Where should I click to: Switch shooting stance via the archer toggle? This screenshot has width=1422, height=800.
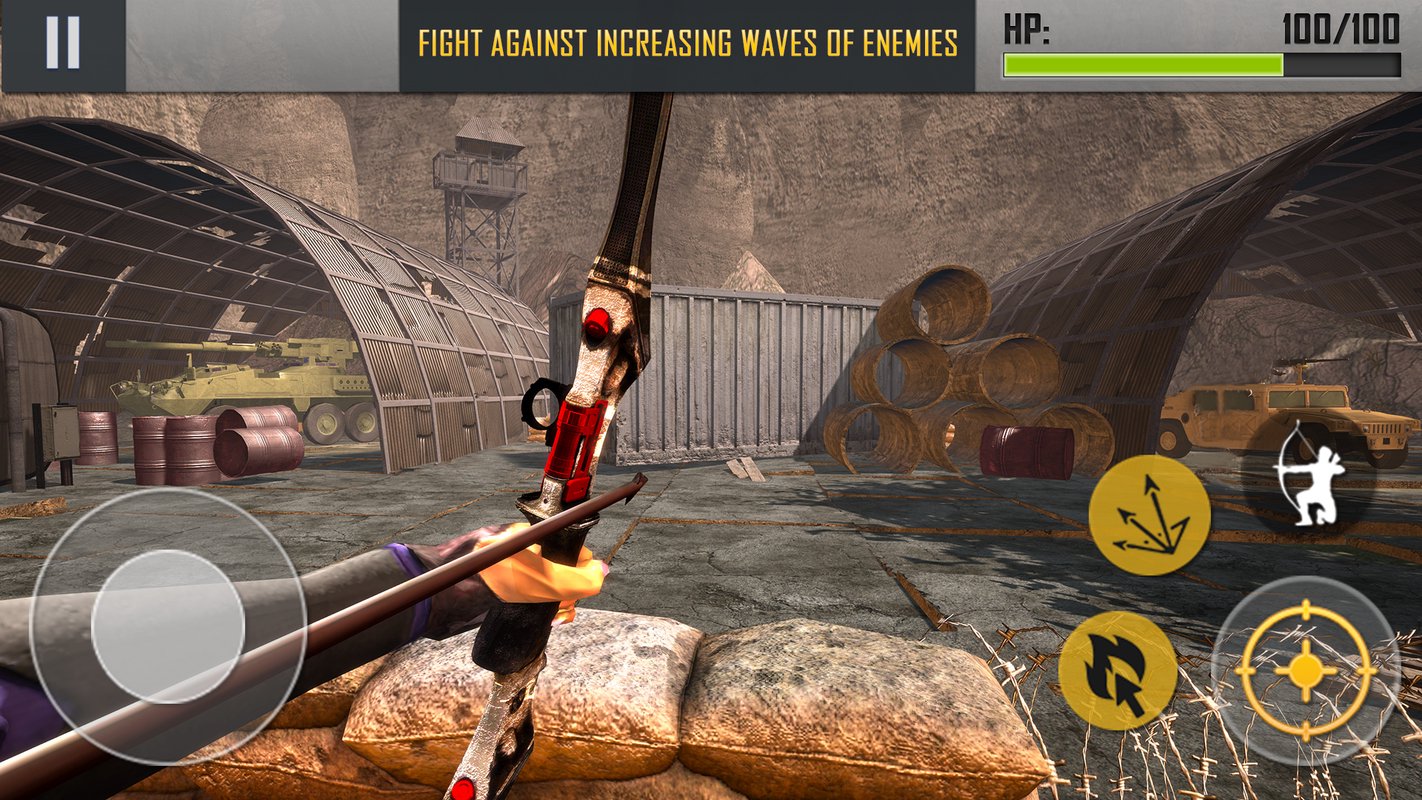[x=1311, y=488]
